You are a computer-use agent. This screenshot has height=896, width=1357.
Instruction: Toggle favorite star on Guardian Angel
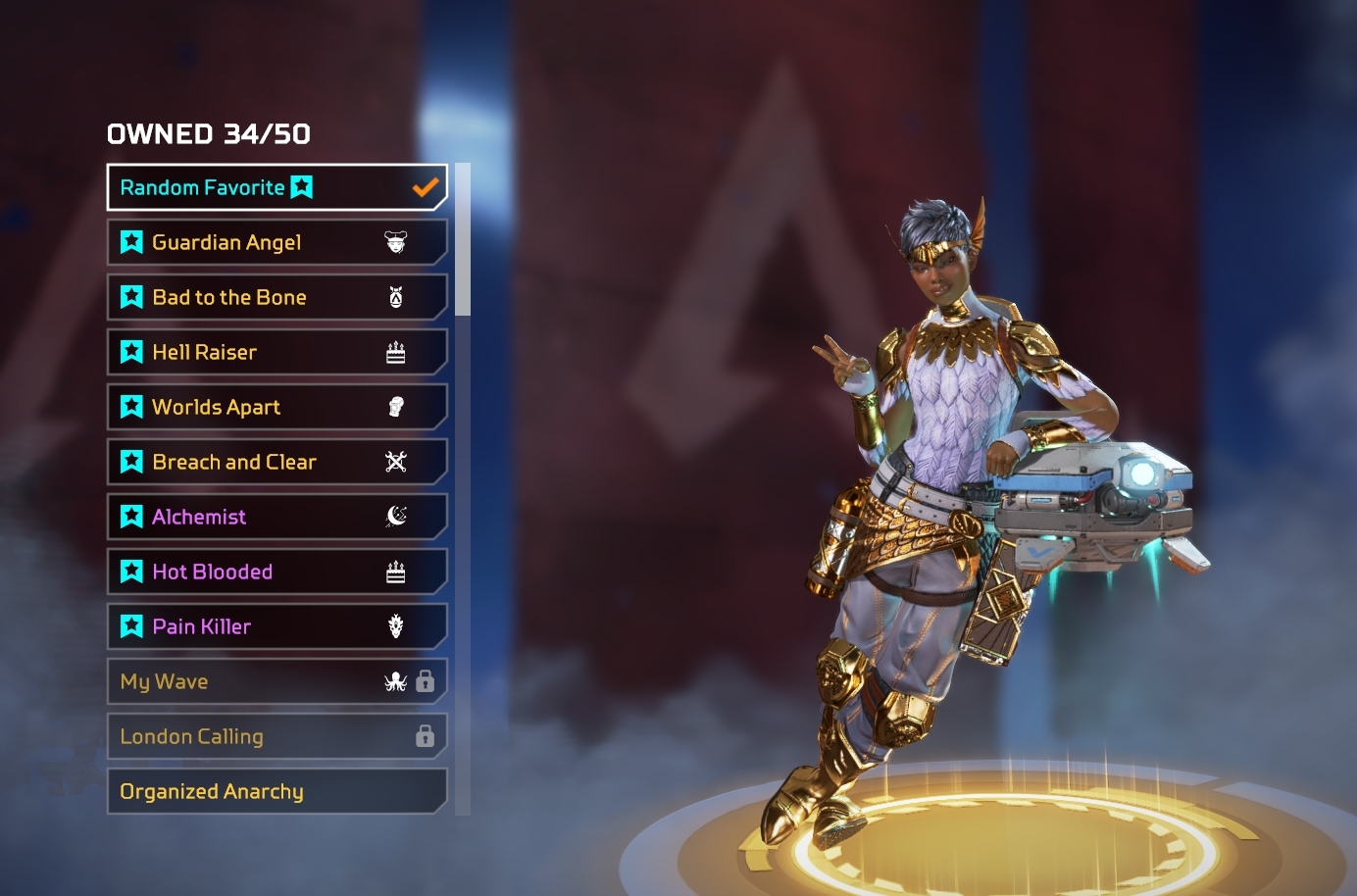pos(131,242)
